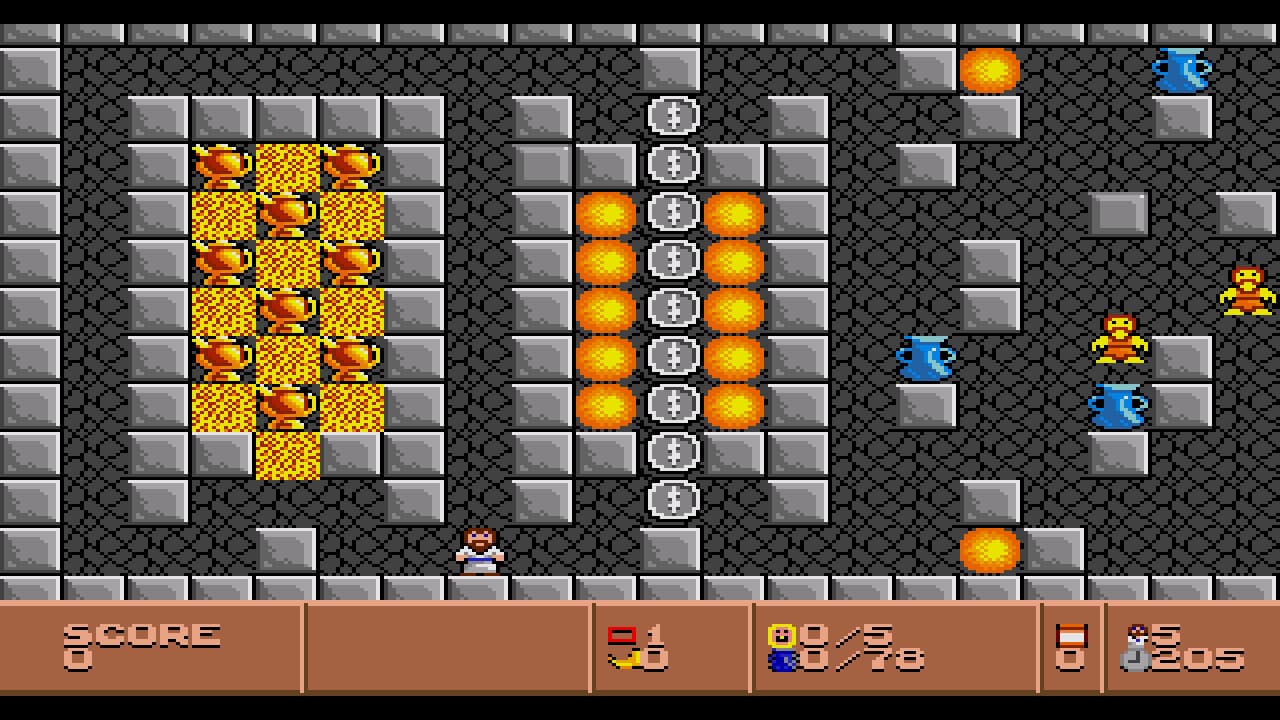Image resolution: width=1280 pixels, height=720 pixels.
Task: Click the fireball in the top-right corner
Action: [988, 70]
